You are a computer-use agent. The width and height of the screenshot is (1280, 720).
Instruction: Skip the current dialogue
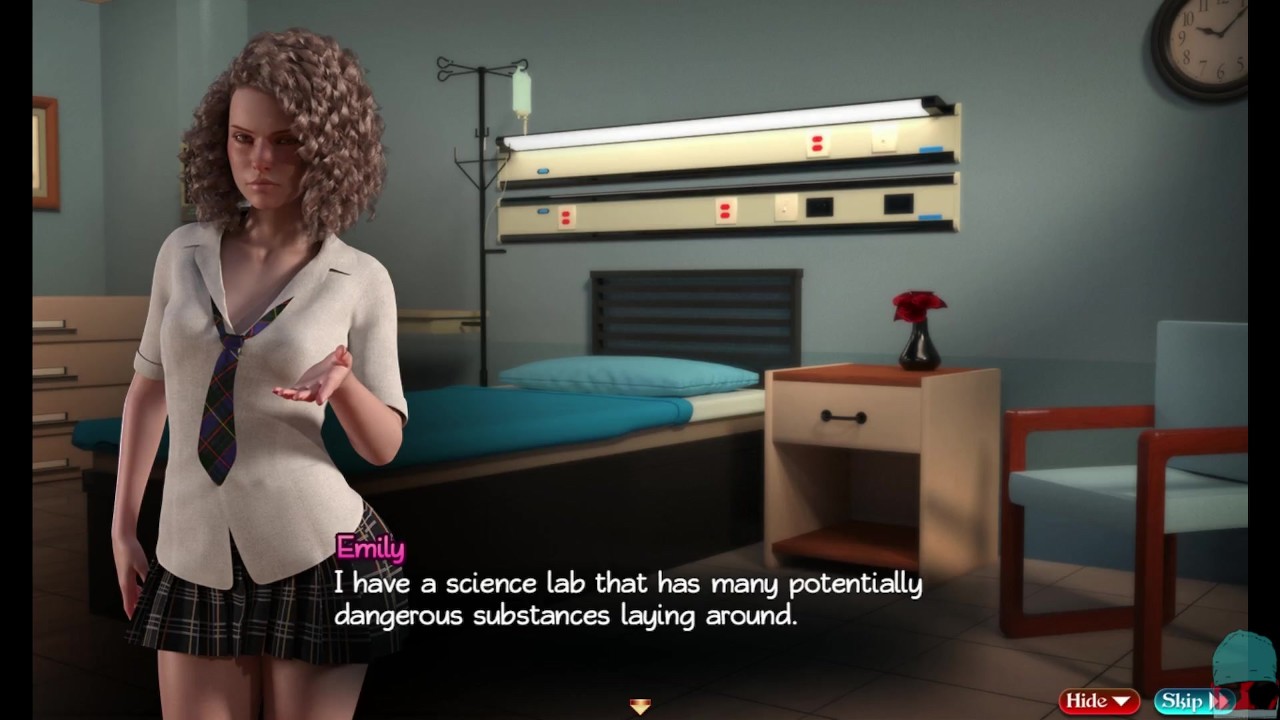[1192, 701]
